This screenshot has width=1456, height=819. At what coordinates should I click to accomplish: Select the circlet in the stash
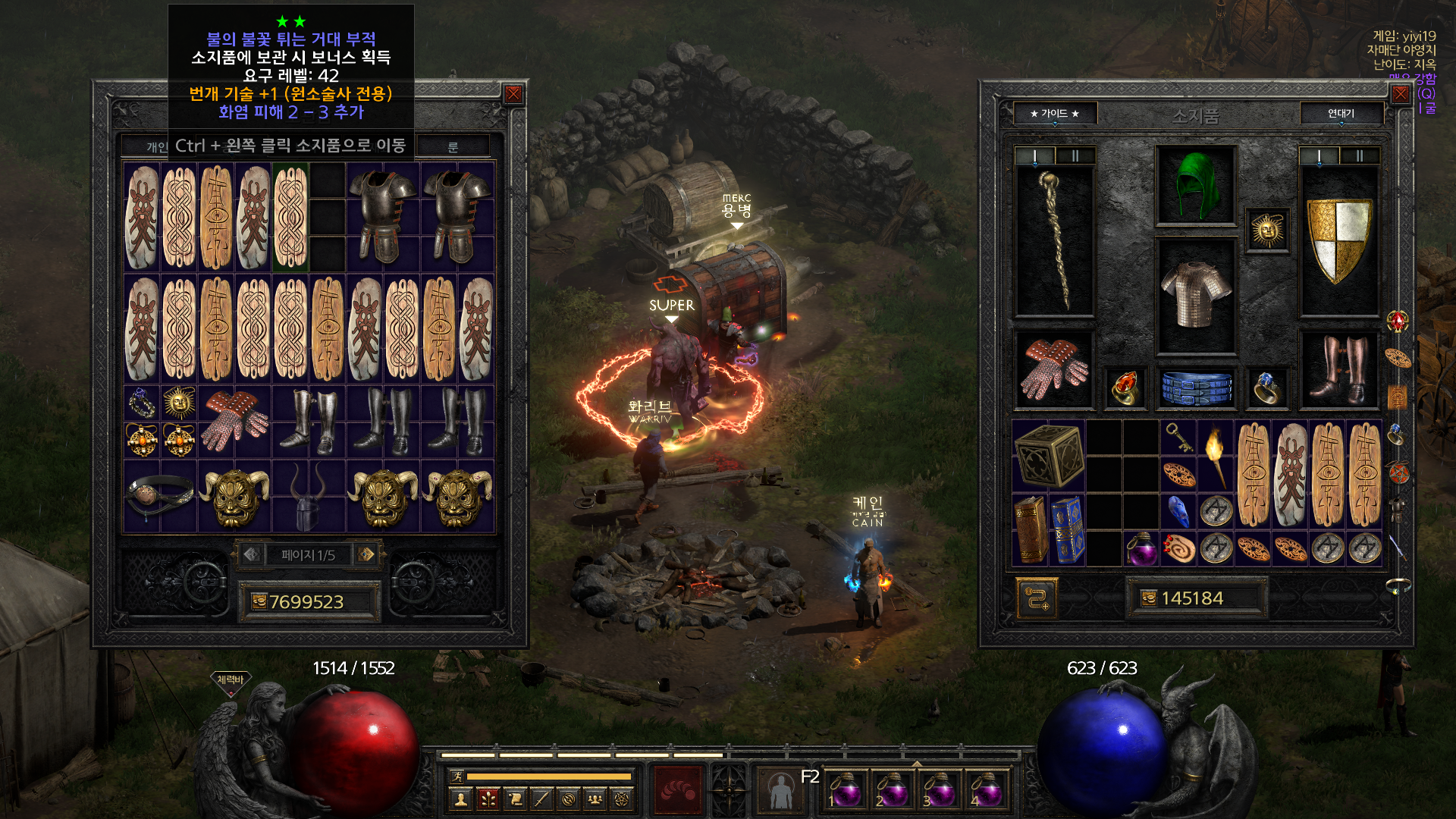[x=160, y=494]
